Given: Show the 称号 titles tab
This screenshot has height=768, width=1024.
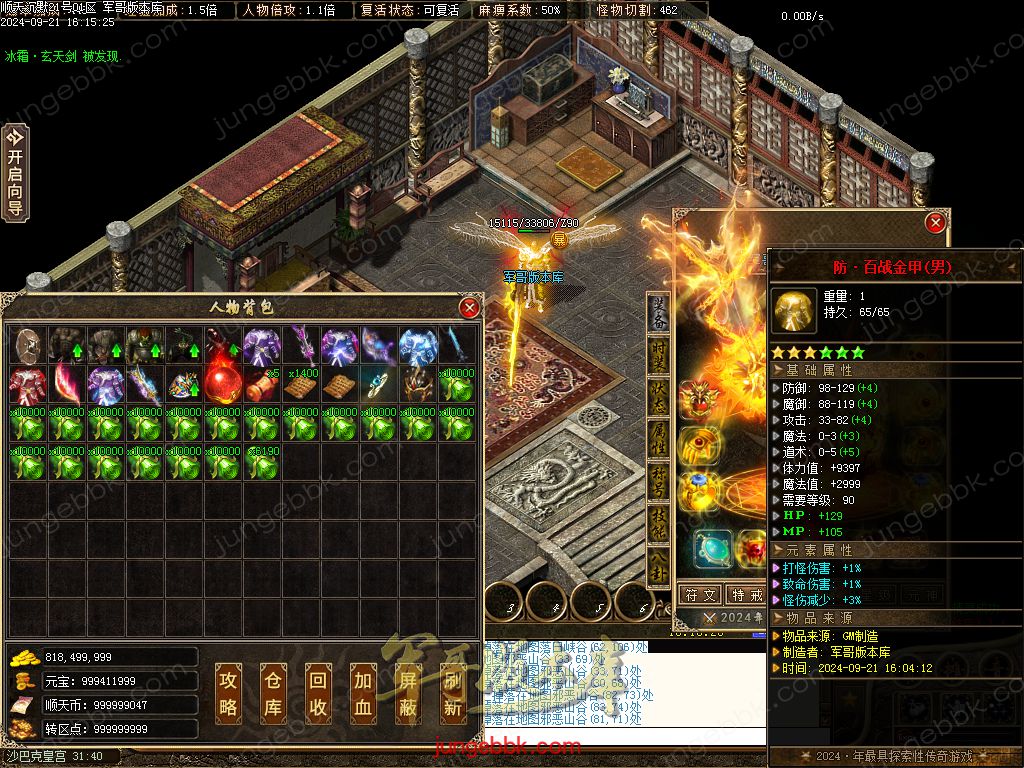Looking at the screenshot, I should [x=659, y=480].
